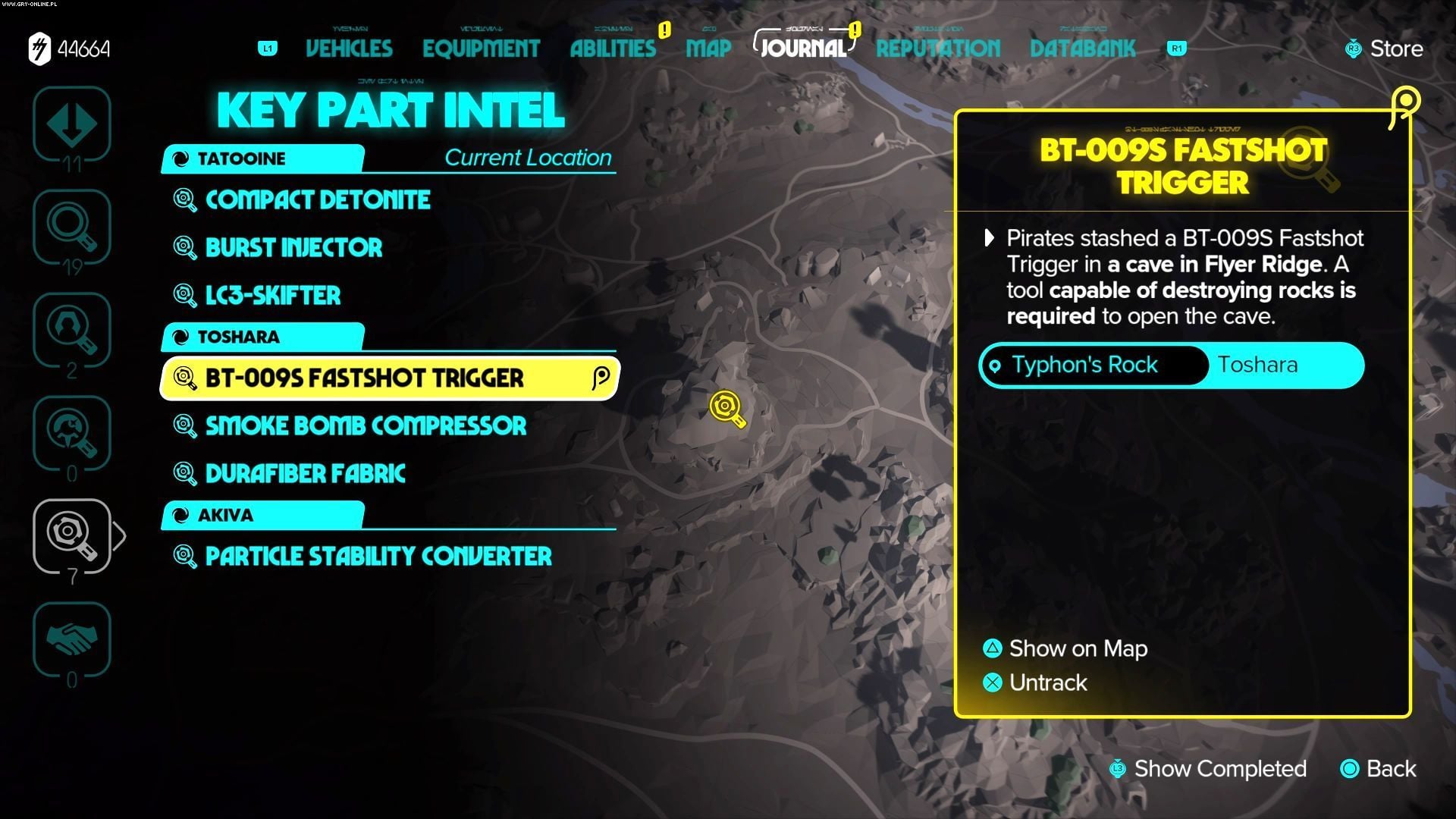This screenshot has width=1456, height=819.
Task: Choose the Burst Injector entry
Action: click(x=293, y=248)
